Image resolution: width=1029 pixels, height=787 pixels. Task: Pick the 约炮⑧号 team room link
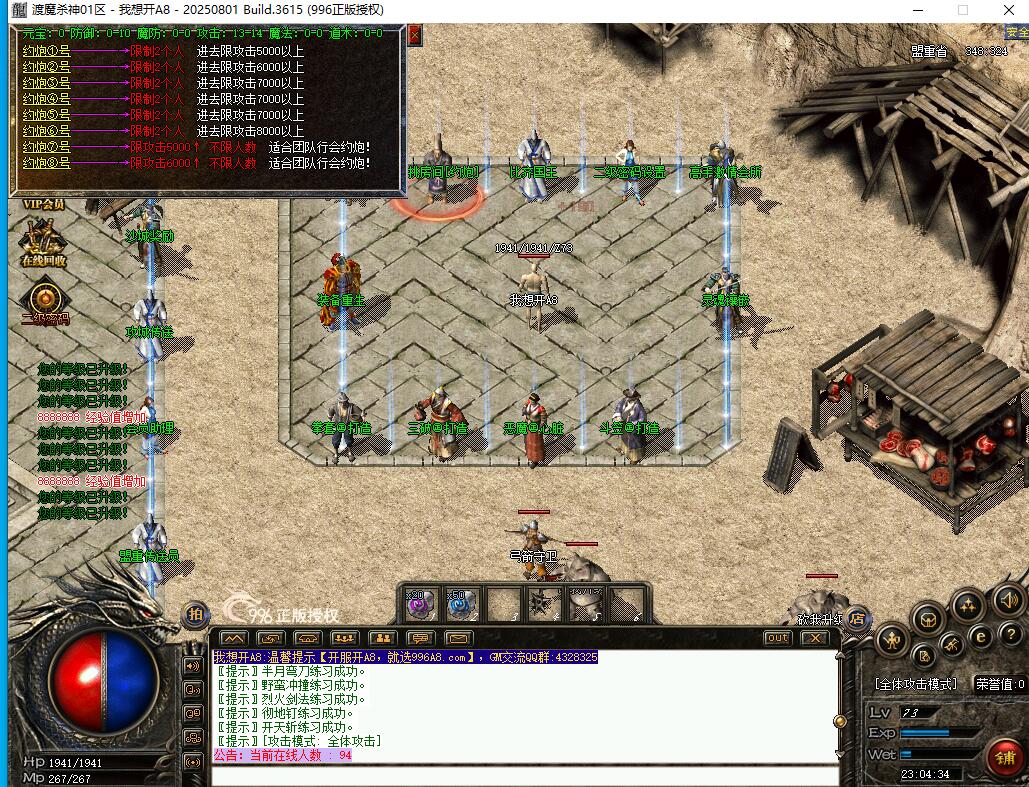46,162
